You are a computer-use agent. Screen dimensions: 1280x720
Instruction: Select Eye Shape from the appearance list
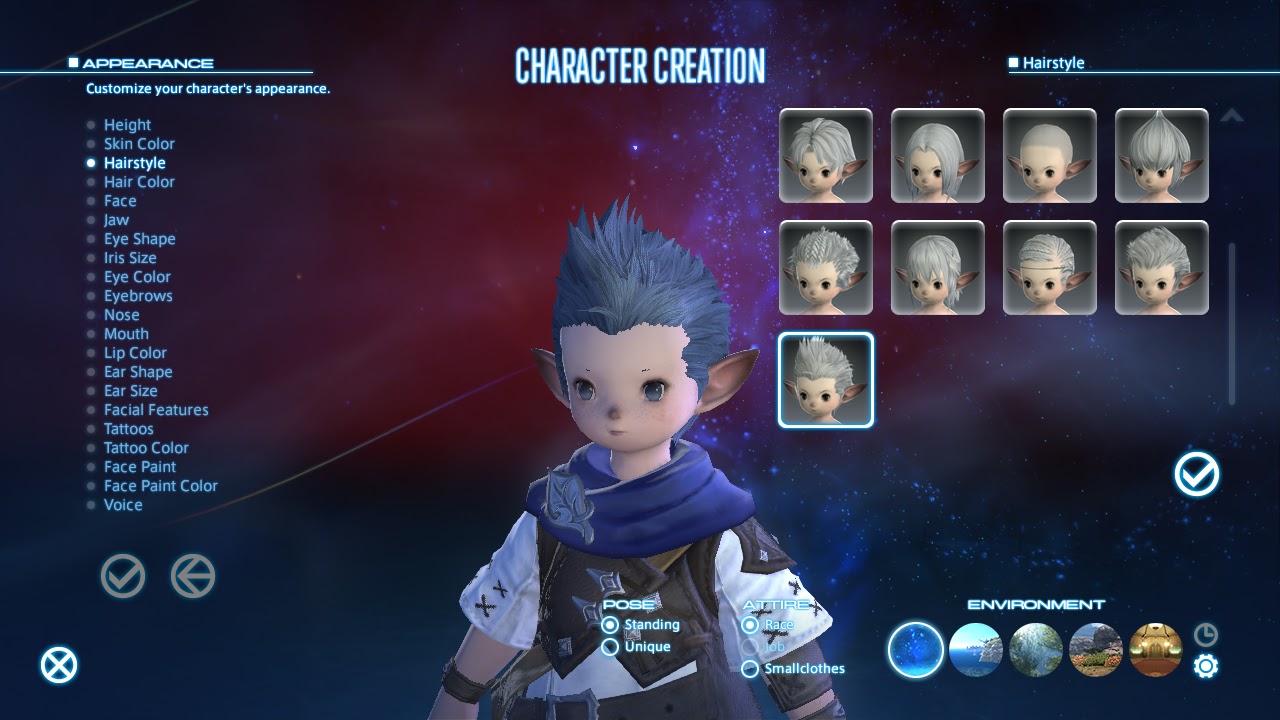point(140,238)
